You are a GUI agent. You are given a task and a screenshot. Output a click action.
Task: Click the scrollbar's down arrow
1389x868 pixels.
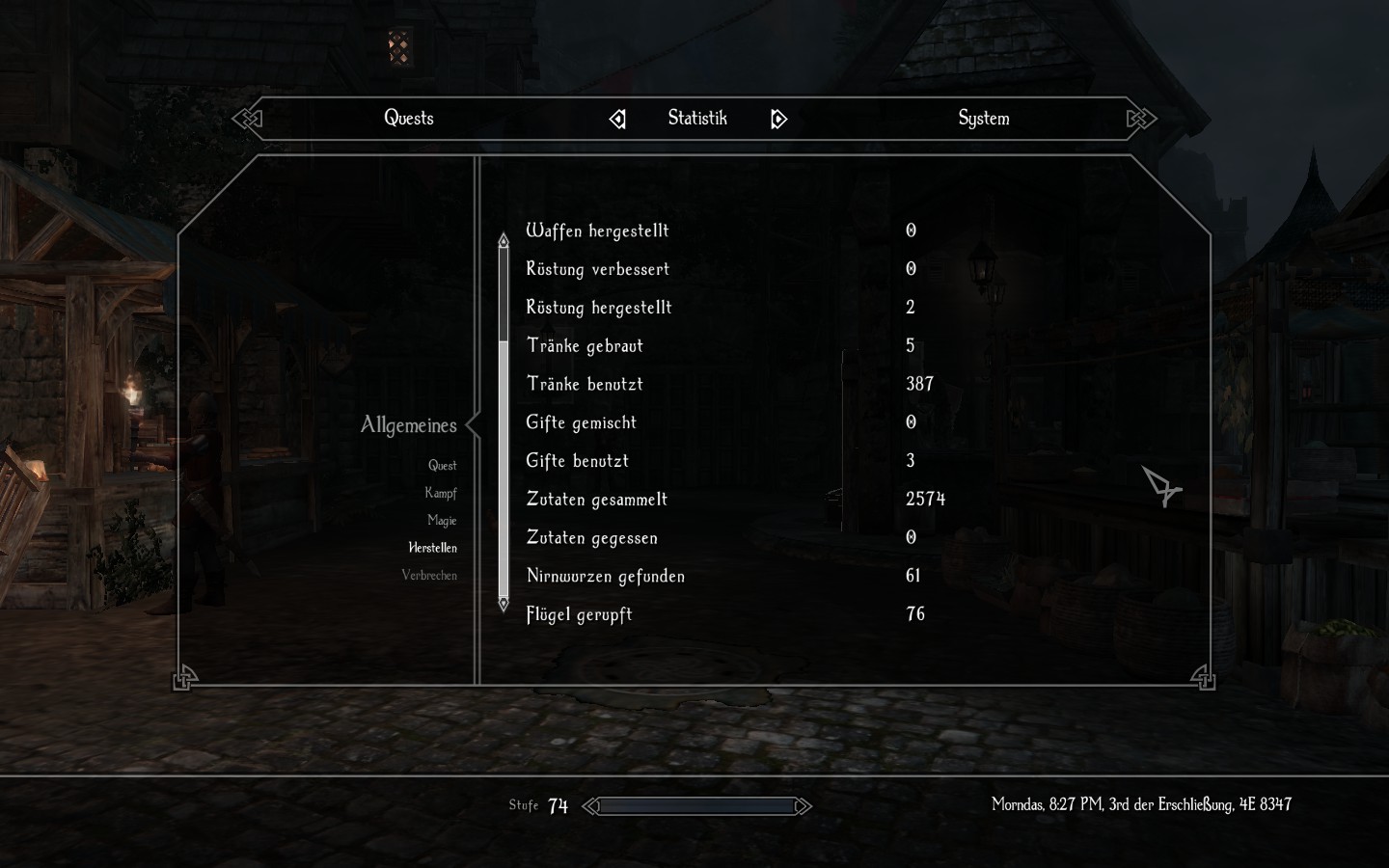tap(503, 604)
